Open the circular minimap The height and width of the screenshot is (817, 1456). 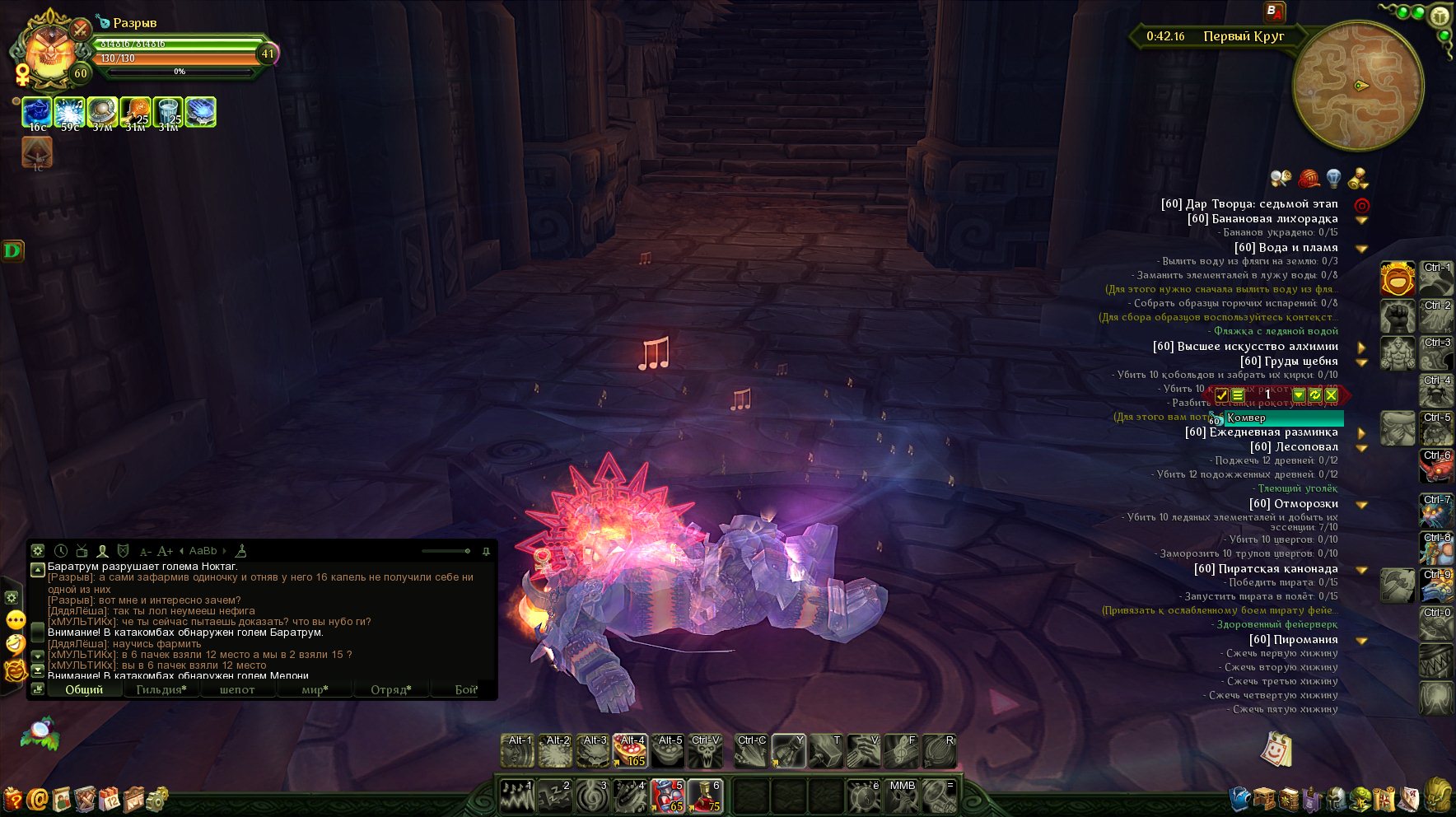[x=1358, y=86]
